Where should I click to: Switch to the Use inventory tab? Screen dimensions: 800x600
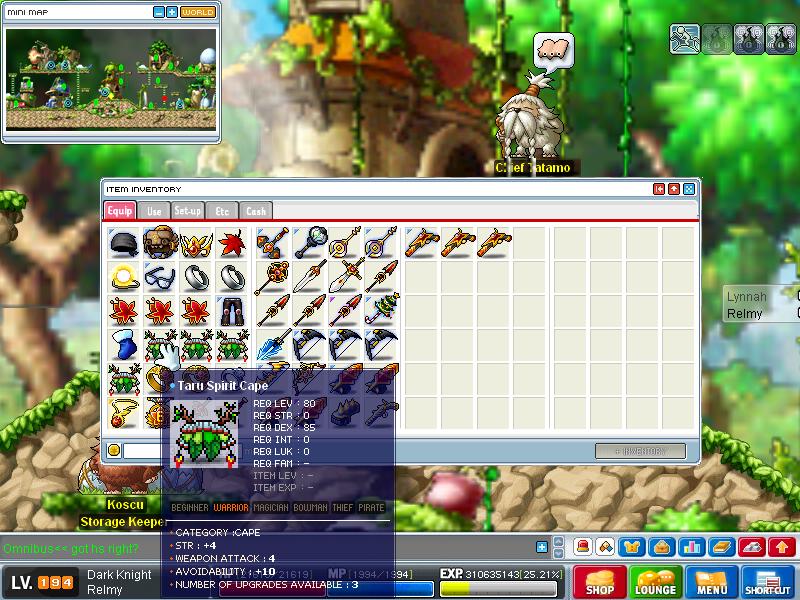pos(154,211)
